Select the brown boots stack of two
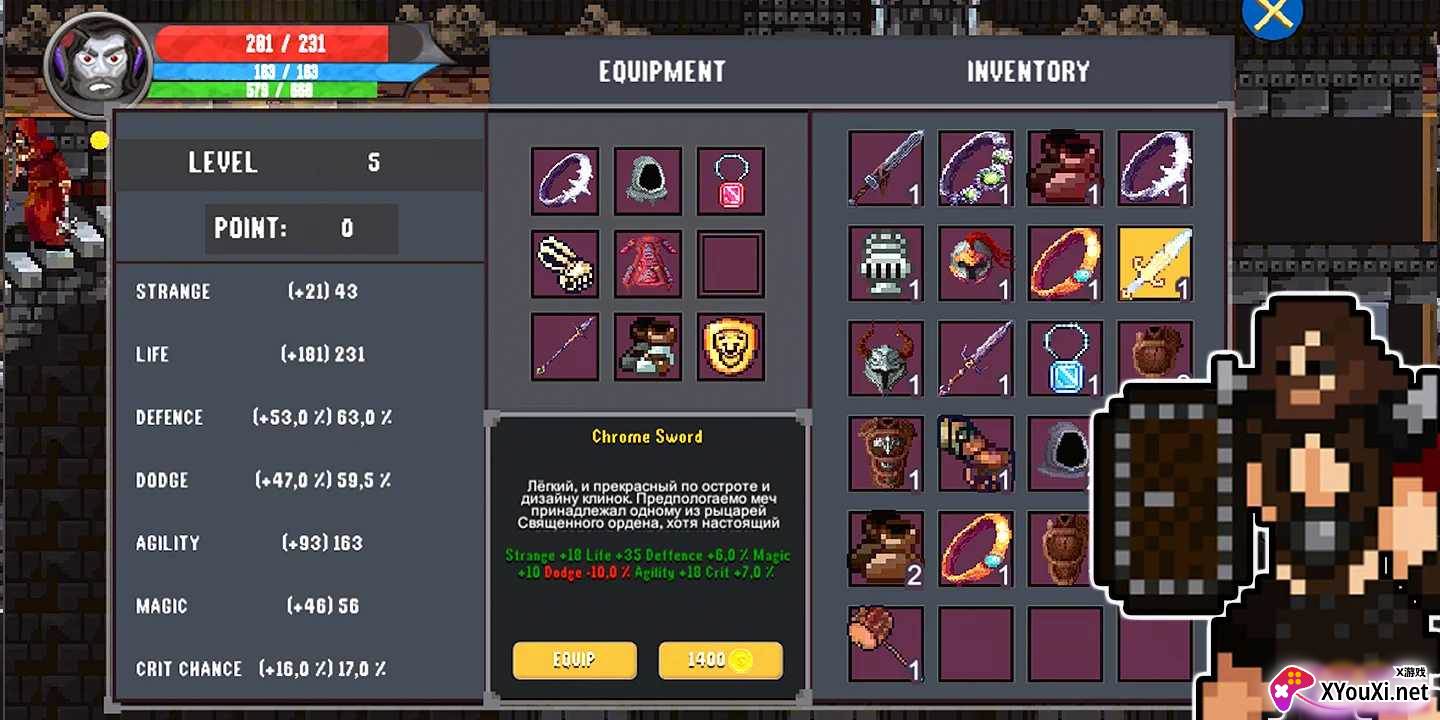The height and width of the screenshot is (720, 1440). pyautogui.click(x=885, y=548)
